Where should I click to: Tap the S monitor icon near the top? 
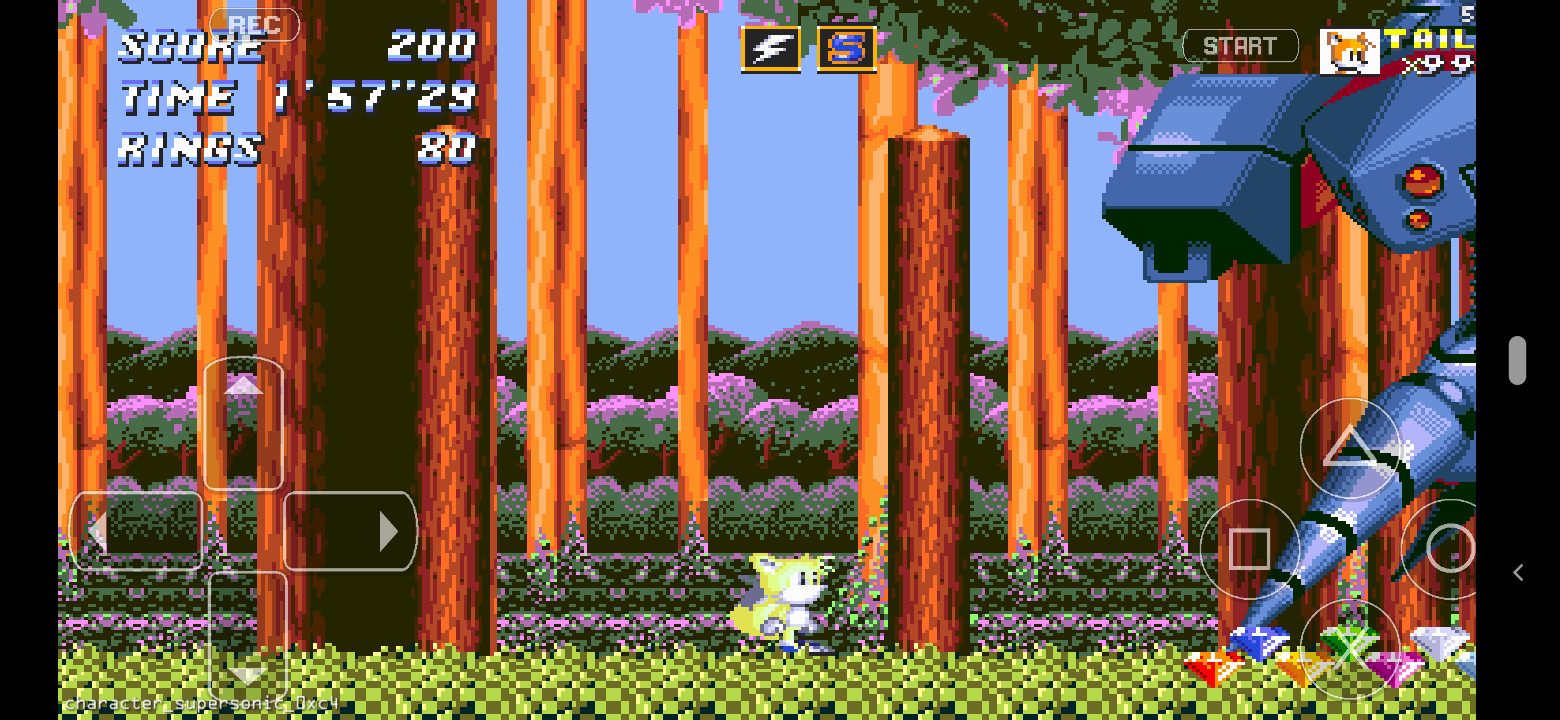coord(848,46)
